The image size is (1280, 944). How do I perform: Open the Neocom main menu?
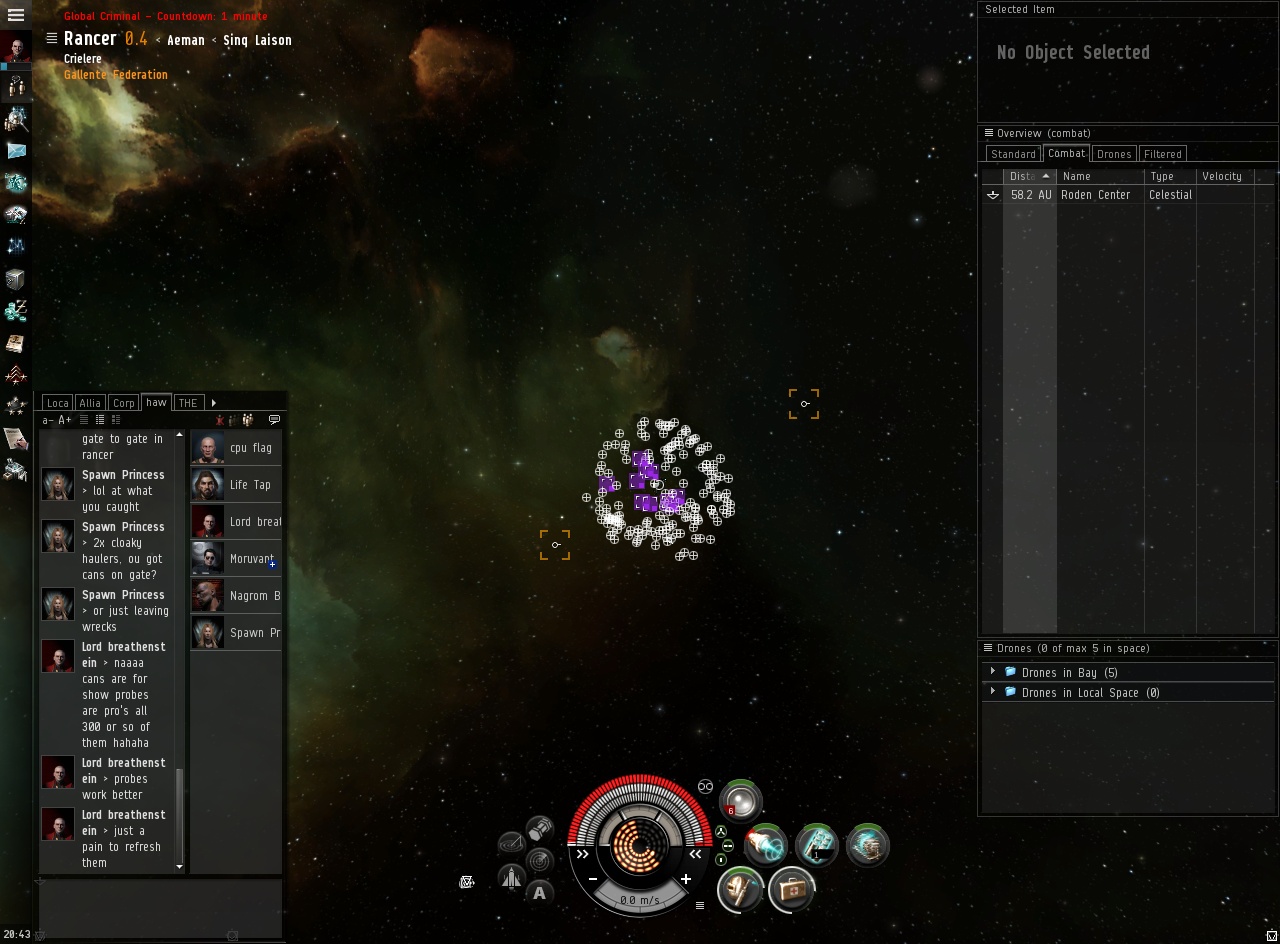pos(16,15)
